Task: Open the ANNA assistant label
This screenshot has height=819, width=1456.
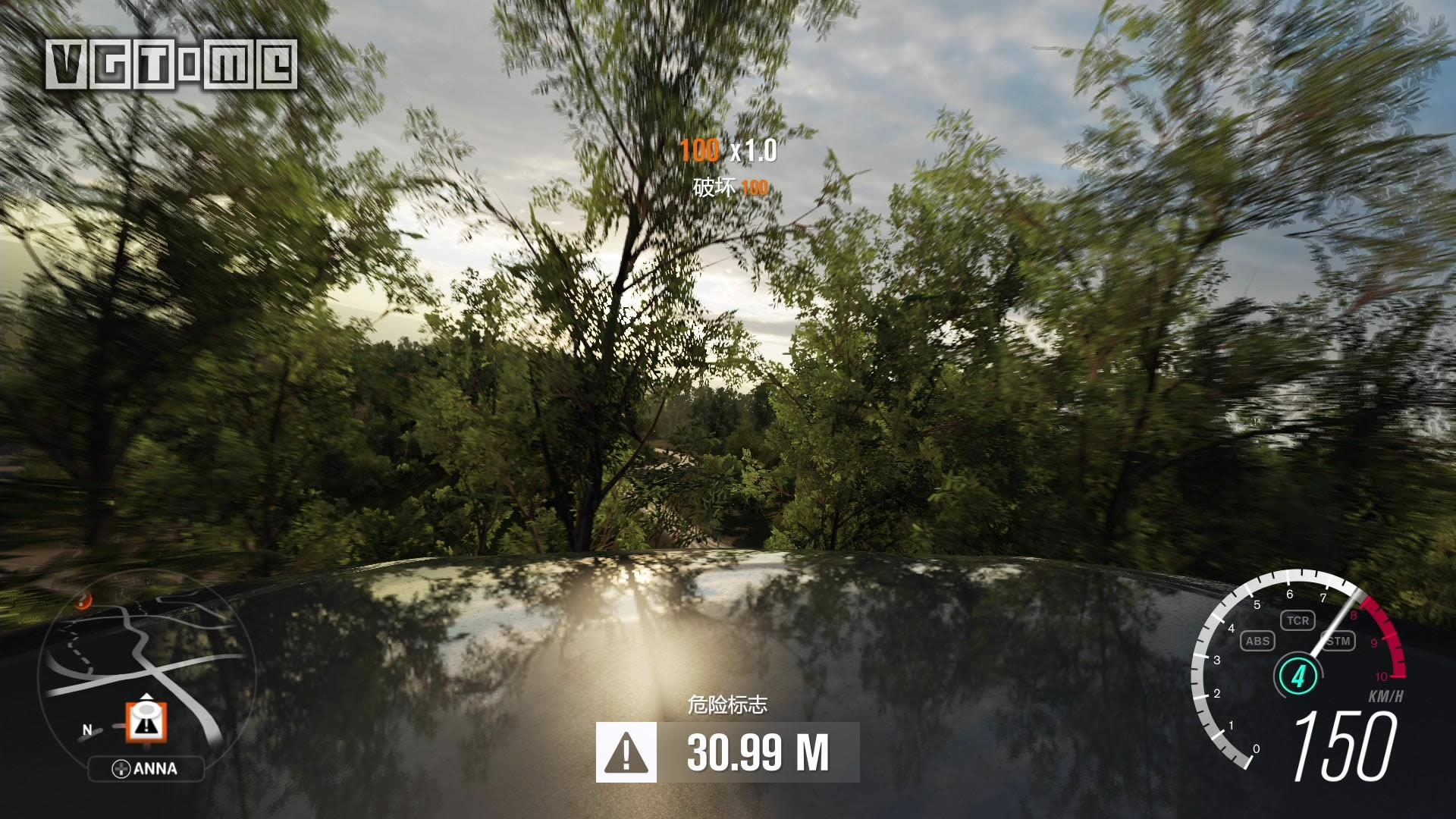Action: click(x=146, y=769)
